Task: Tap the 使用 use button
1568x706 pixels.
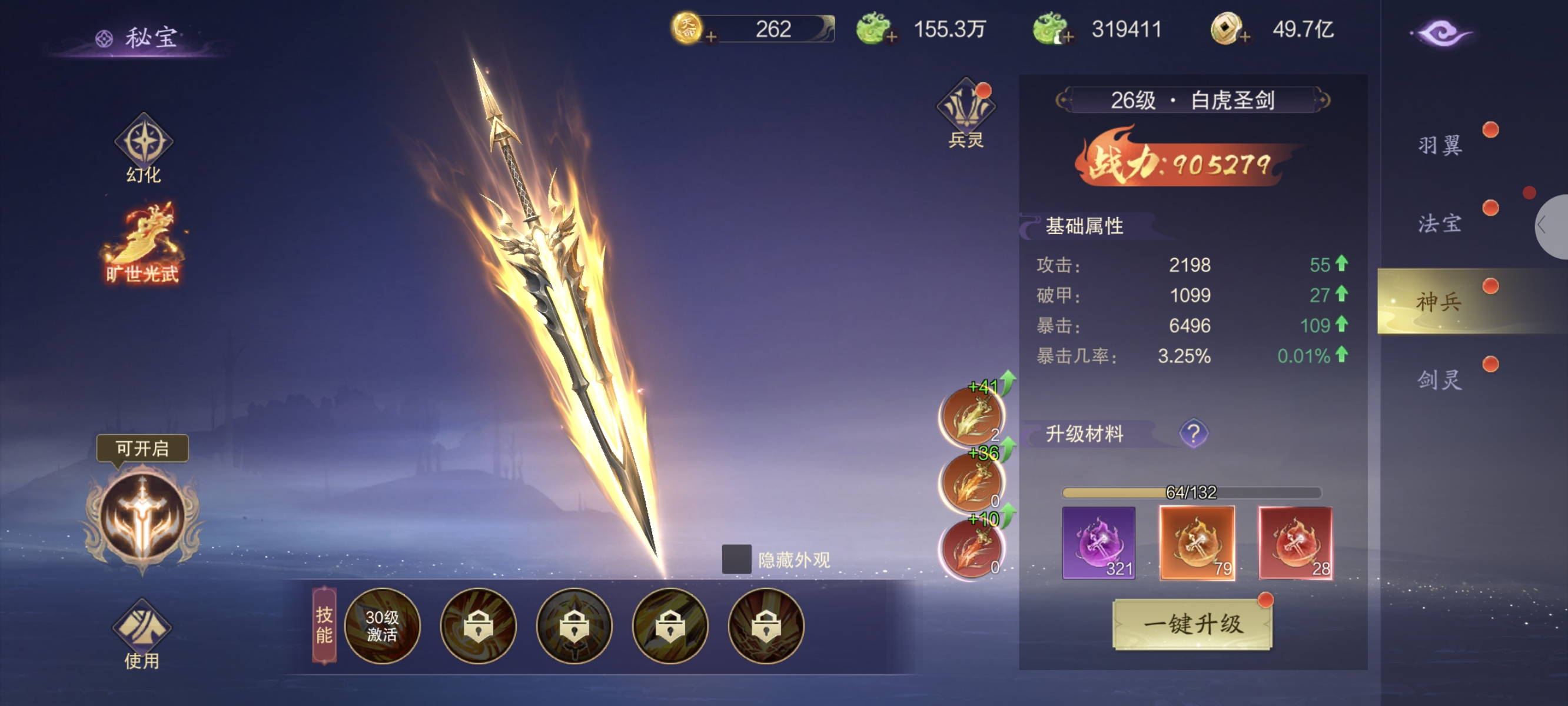Action: point(142,634)
